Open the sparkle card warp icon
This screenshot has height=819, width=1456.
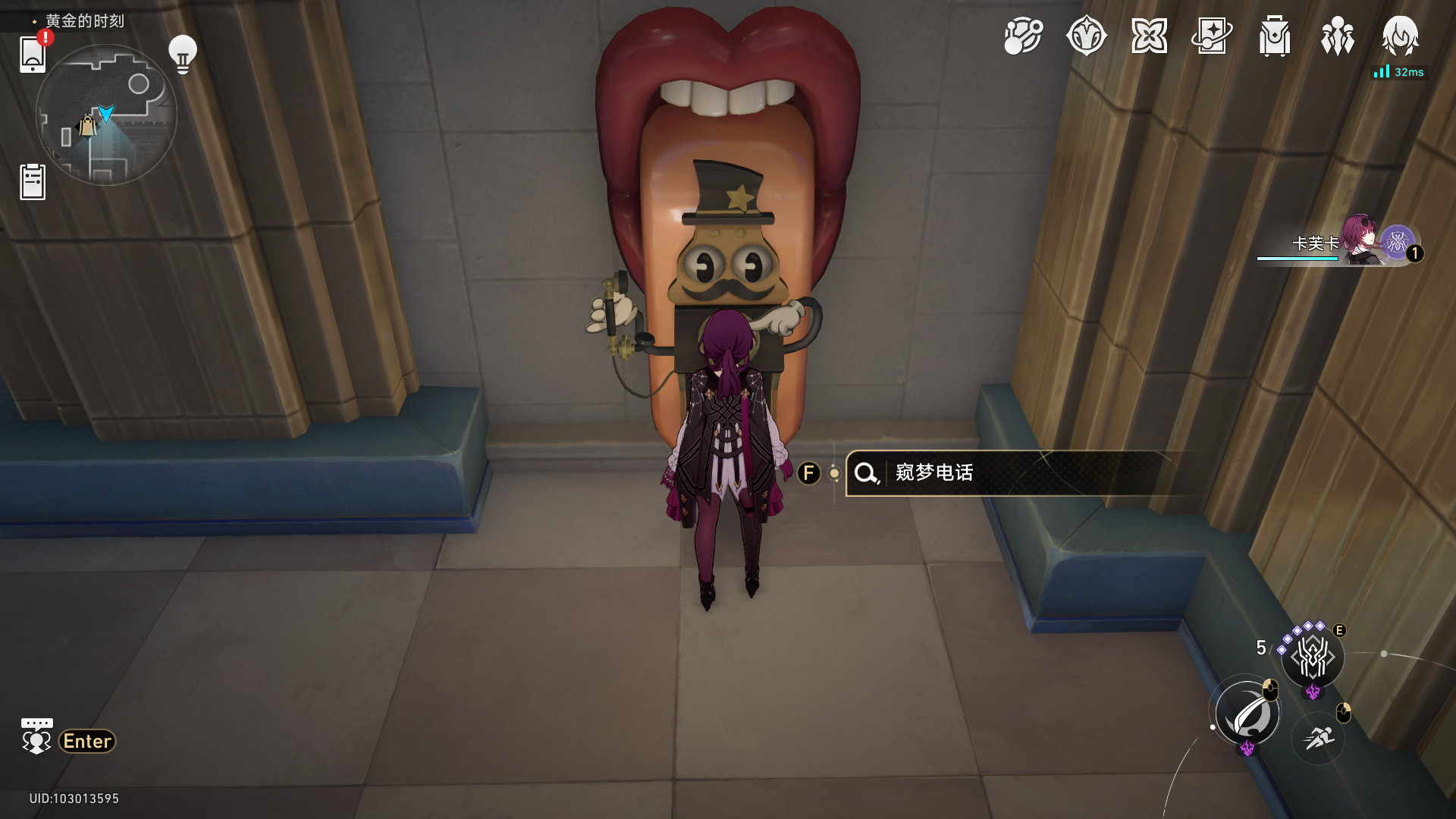[x=1212, y=36]
